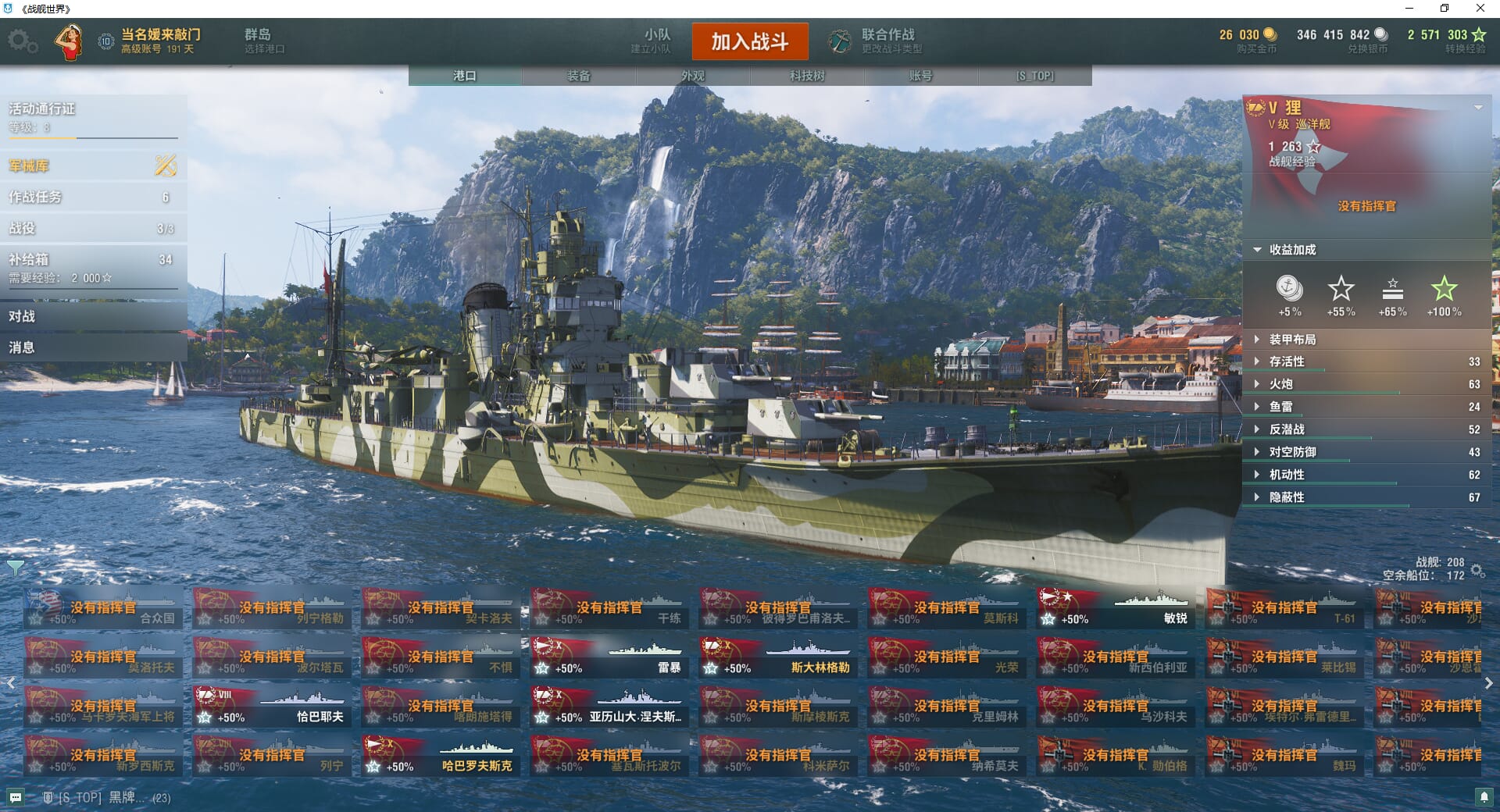Open 作战任务 combat missions
The width and height of the screenshot is (1500, 812).
tap(92, 197)
